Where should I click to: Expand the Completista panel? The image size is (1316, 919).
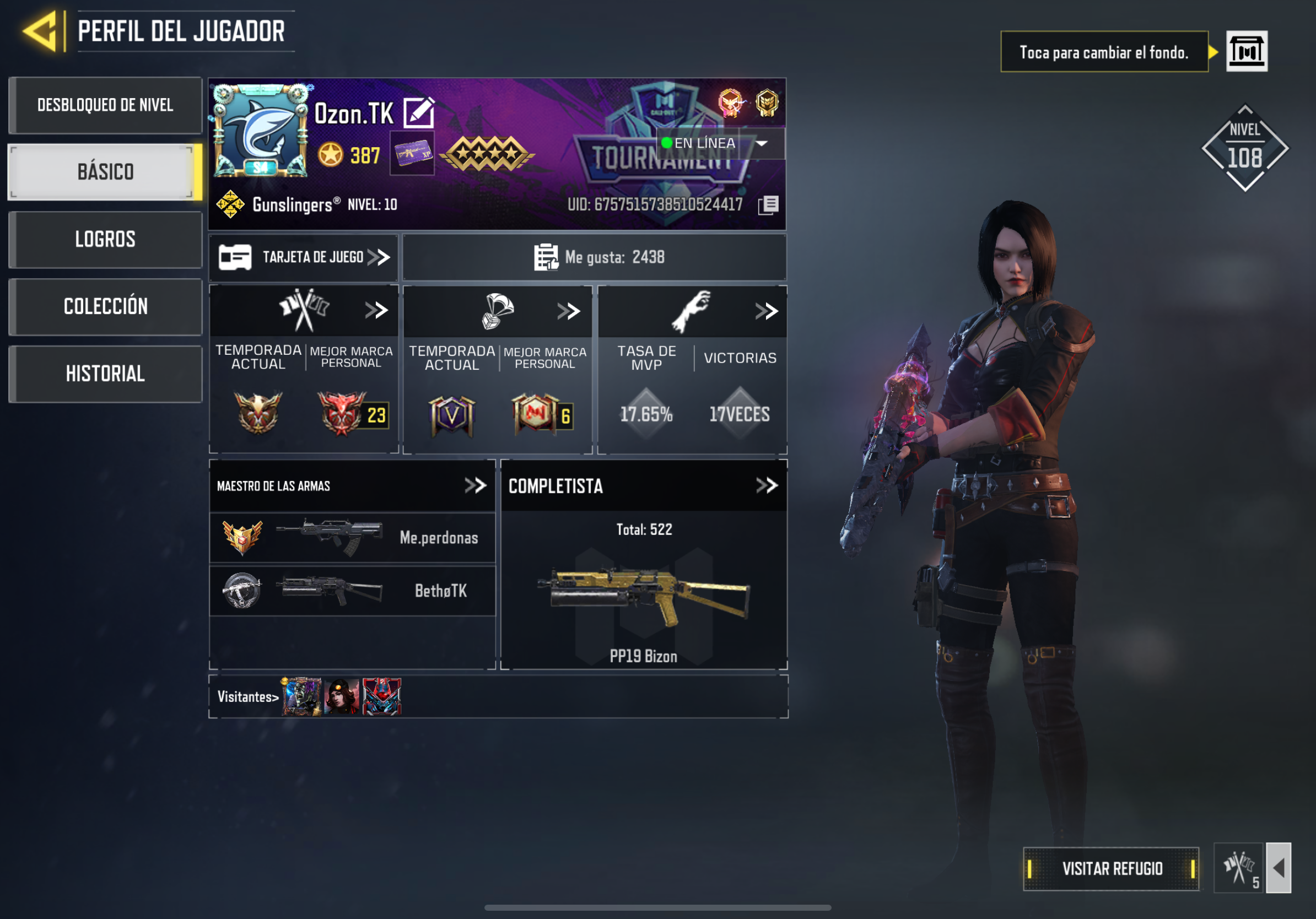[x=767, y=486]
